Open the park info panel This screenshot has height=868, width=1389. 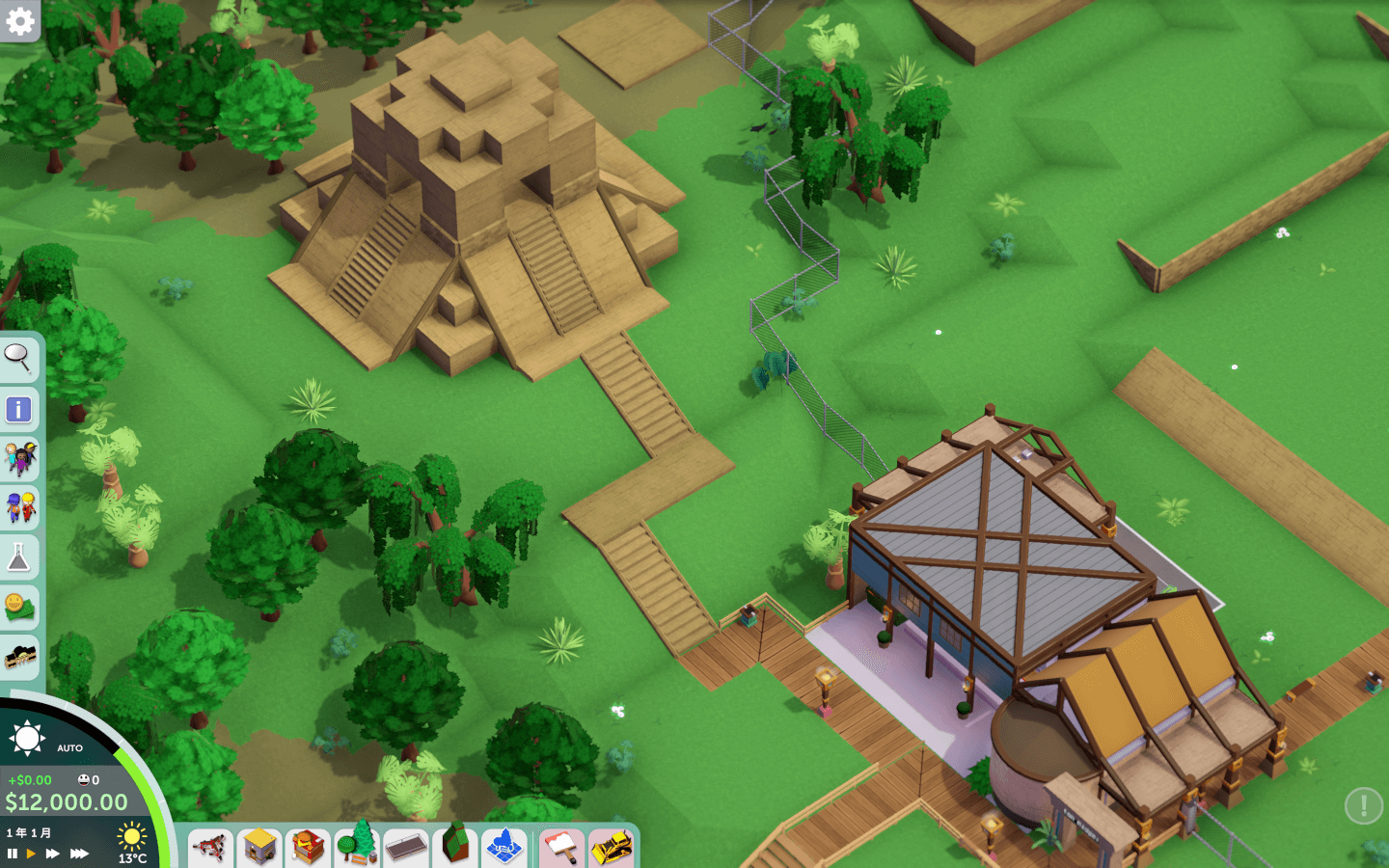(x=20, y=408)
